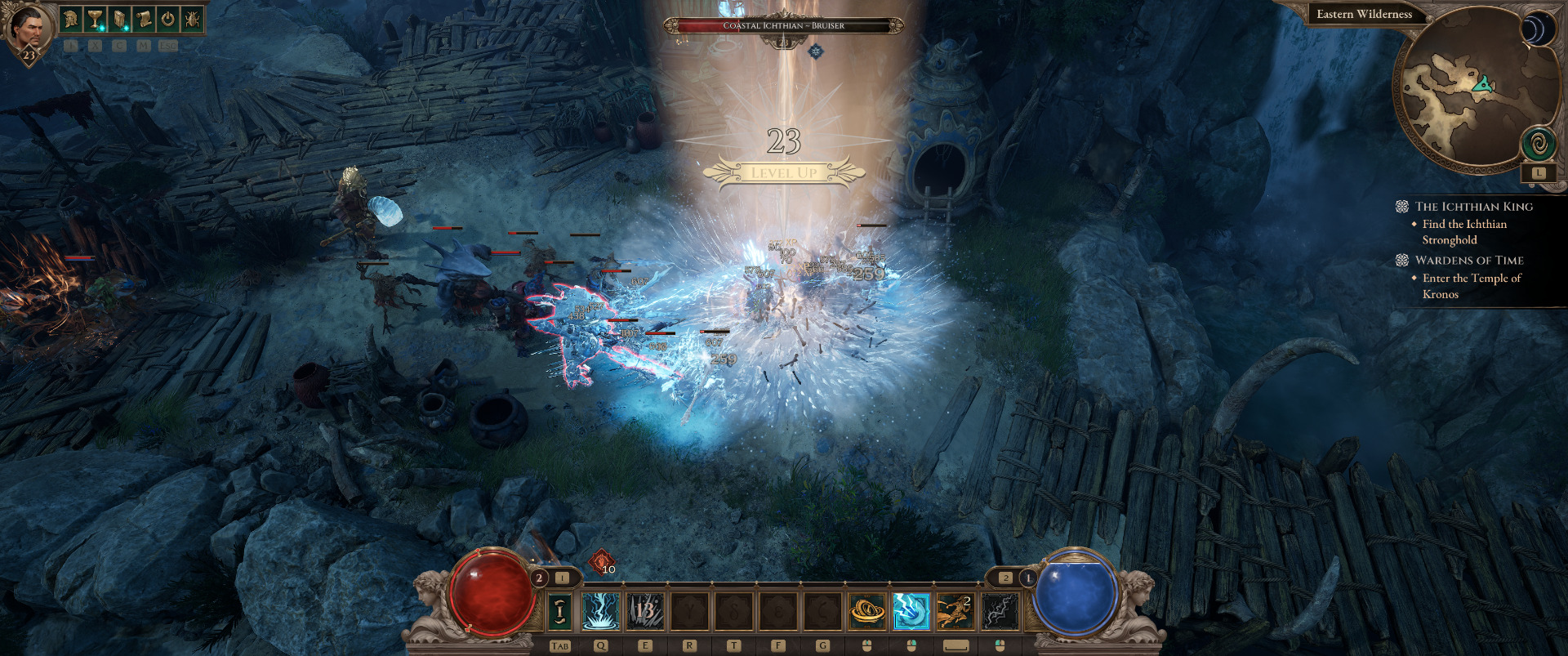Open the beetle bug report icon
This screenshot has height=656, width=1568.
coord(192,19)
